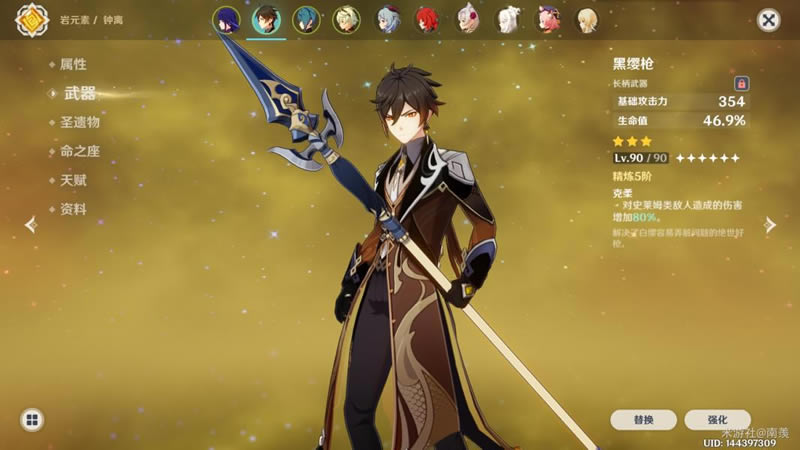Open the 属性 attributes section
Image resolution: width=800 pixels, height=450 pixels.
(x=73, y=64)
